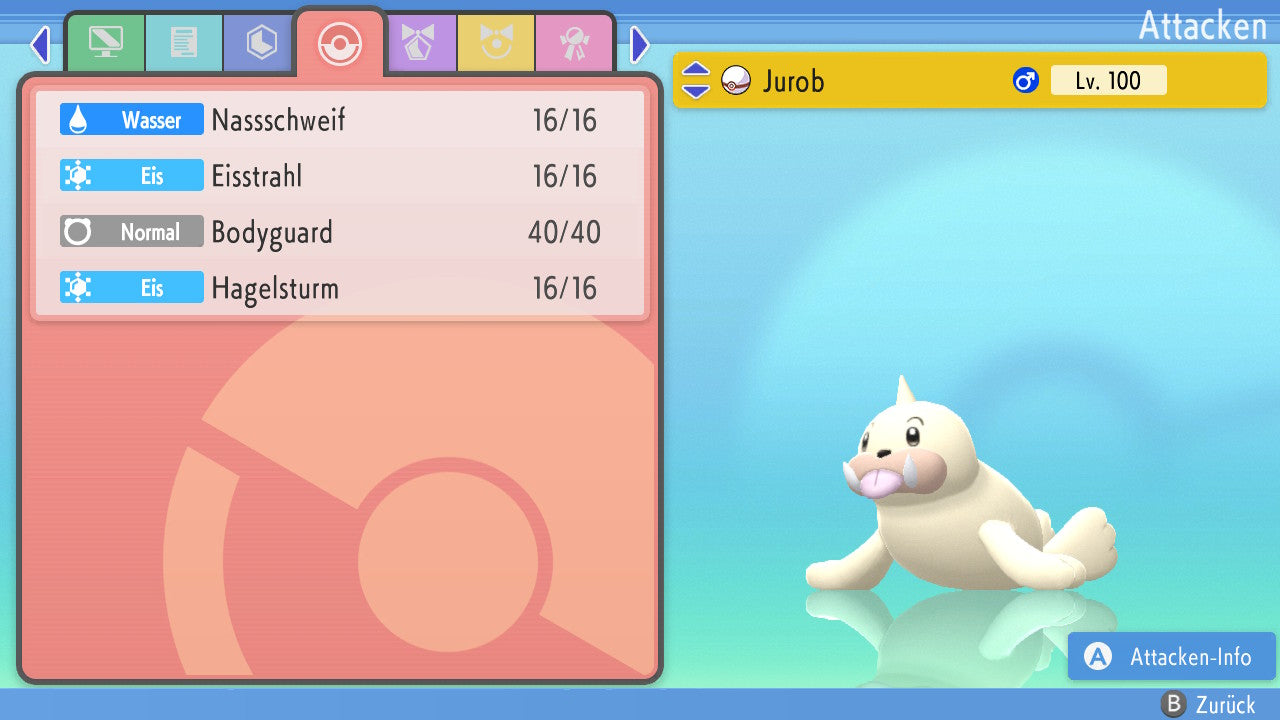This screenshot has width=1280, height=720.
Task: Select the Hagelsturm move row
Action: (x=340, y=288)
